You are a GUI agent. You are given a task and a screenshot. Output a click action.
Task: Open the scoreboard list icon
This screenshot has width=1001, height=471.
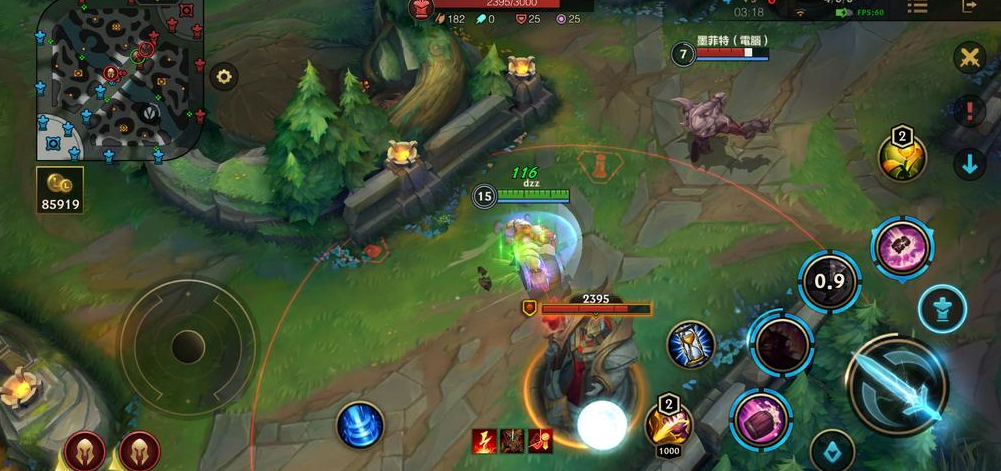[916, 8]
